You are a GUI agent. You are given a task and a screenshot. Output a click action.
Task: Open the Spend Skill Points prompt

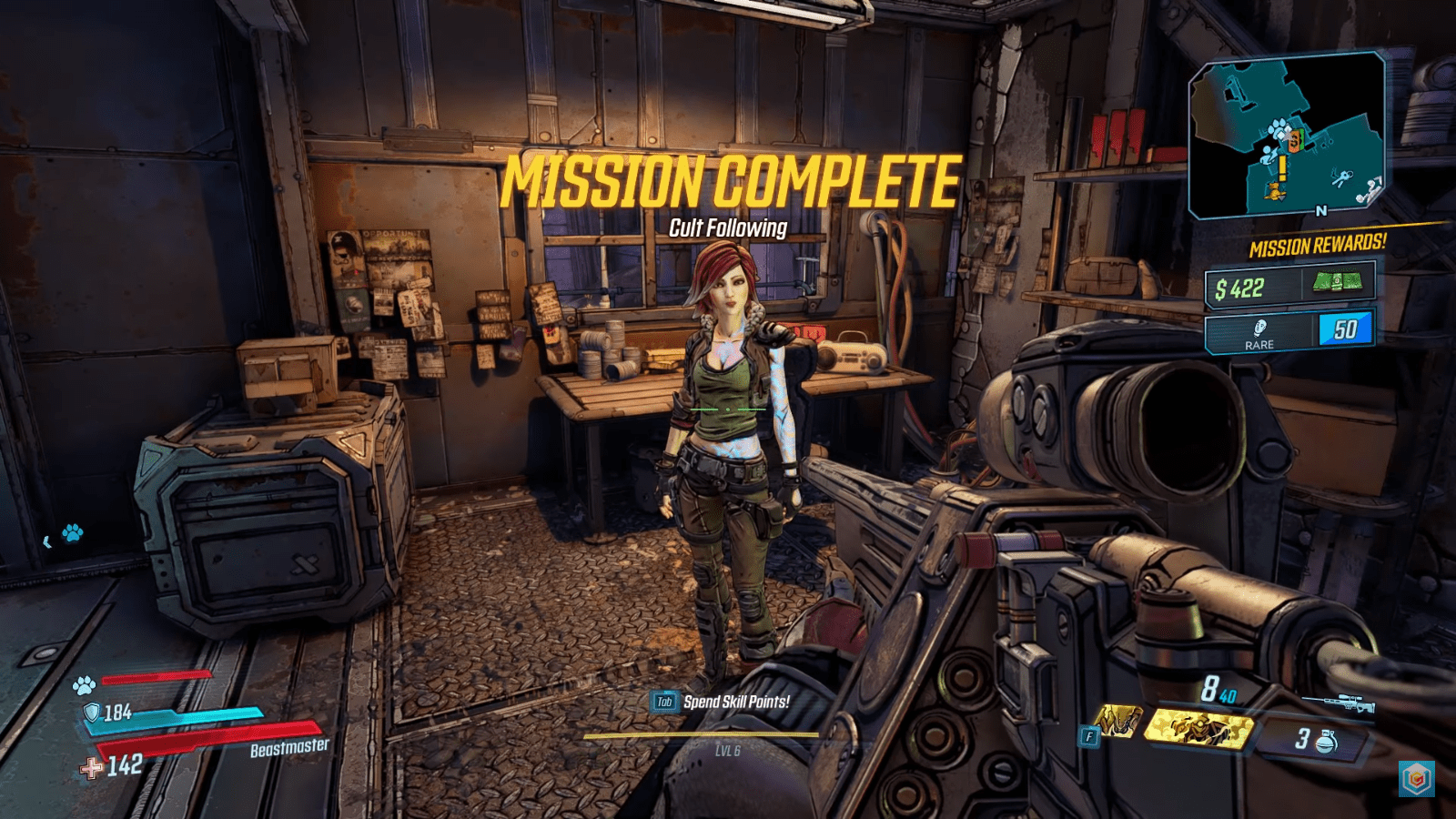[x=739, y=701]
